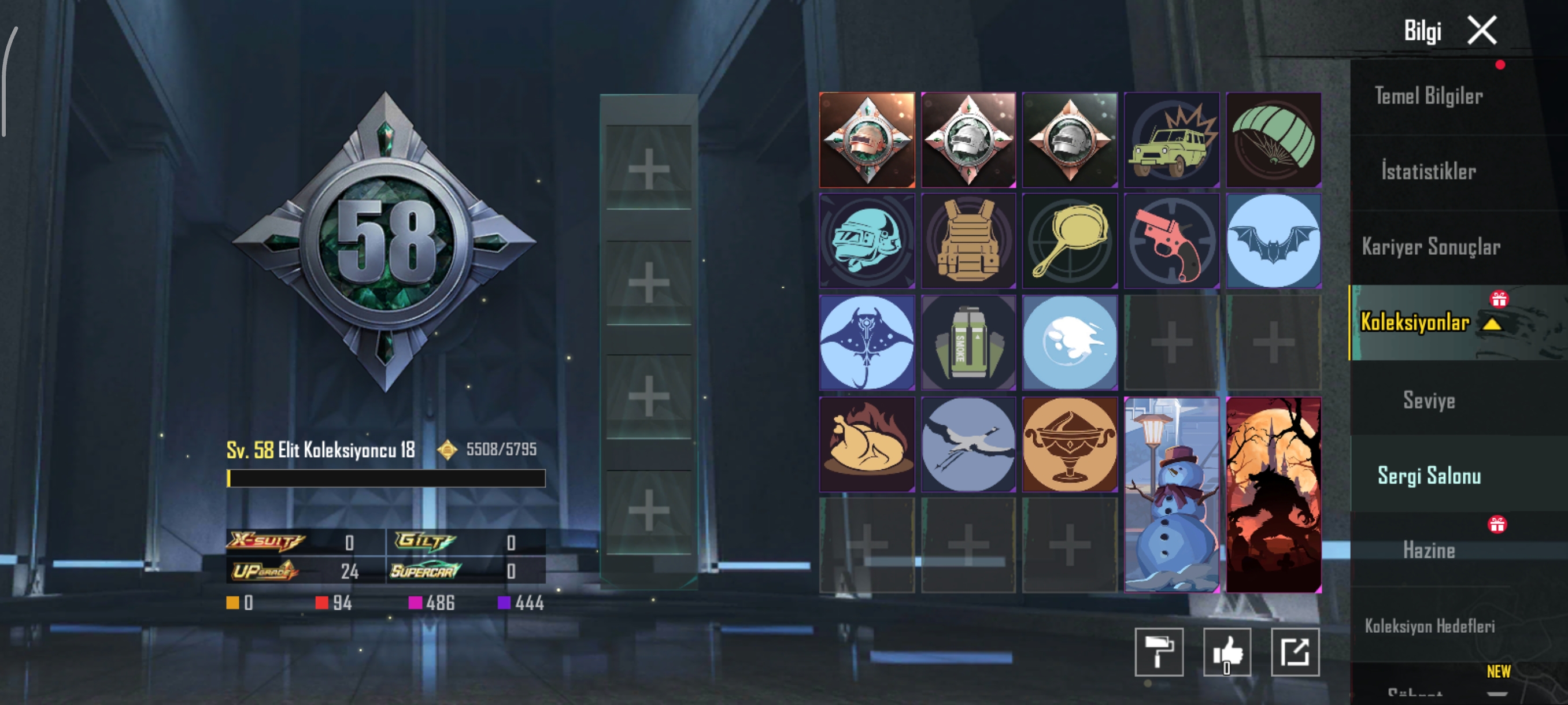This screenshot has width=1568, height=705.
Task: Select the flare gun badge
Action: [1171, 241]
